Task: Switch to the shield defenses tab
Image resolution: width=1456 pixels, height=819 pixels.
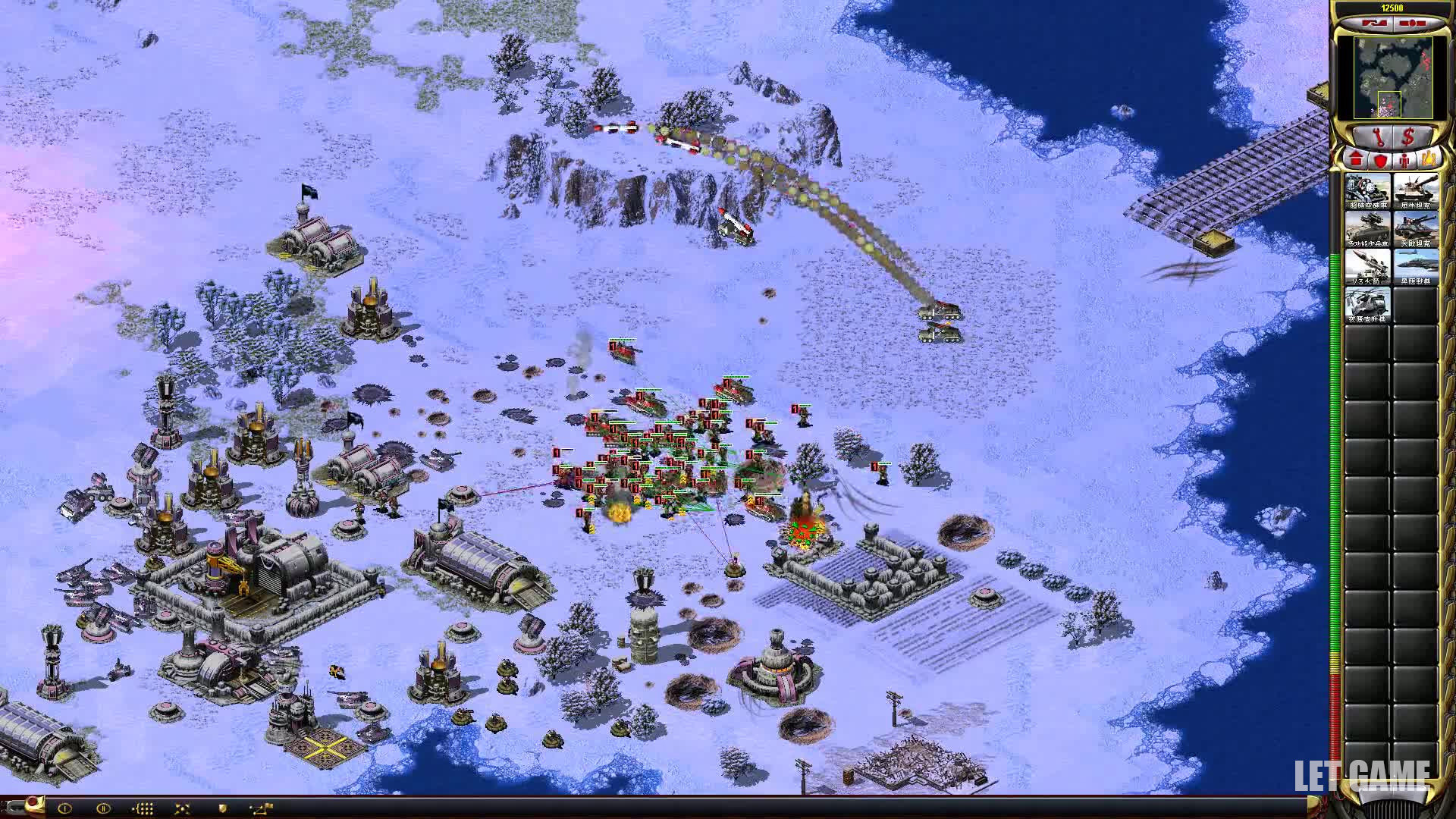Action: [x=1380, y=160]
